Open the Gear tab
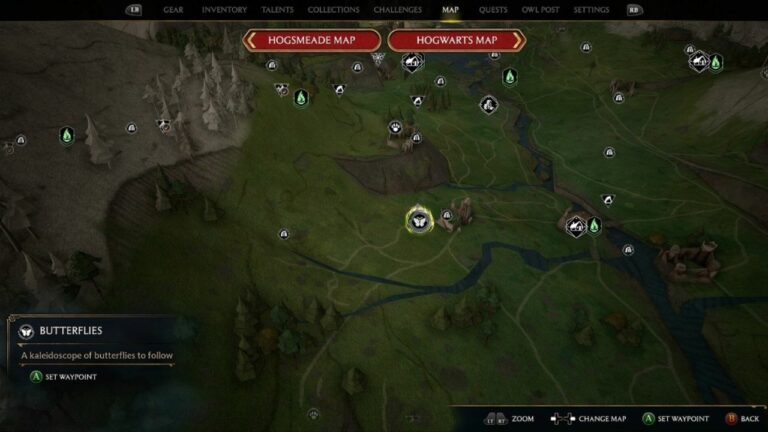The image size is (768, 432). pyautogui.click(x=173, y=10)
